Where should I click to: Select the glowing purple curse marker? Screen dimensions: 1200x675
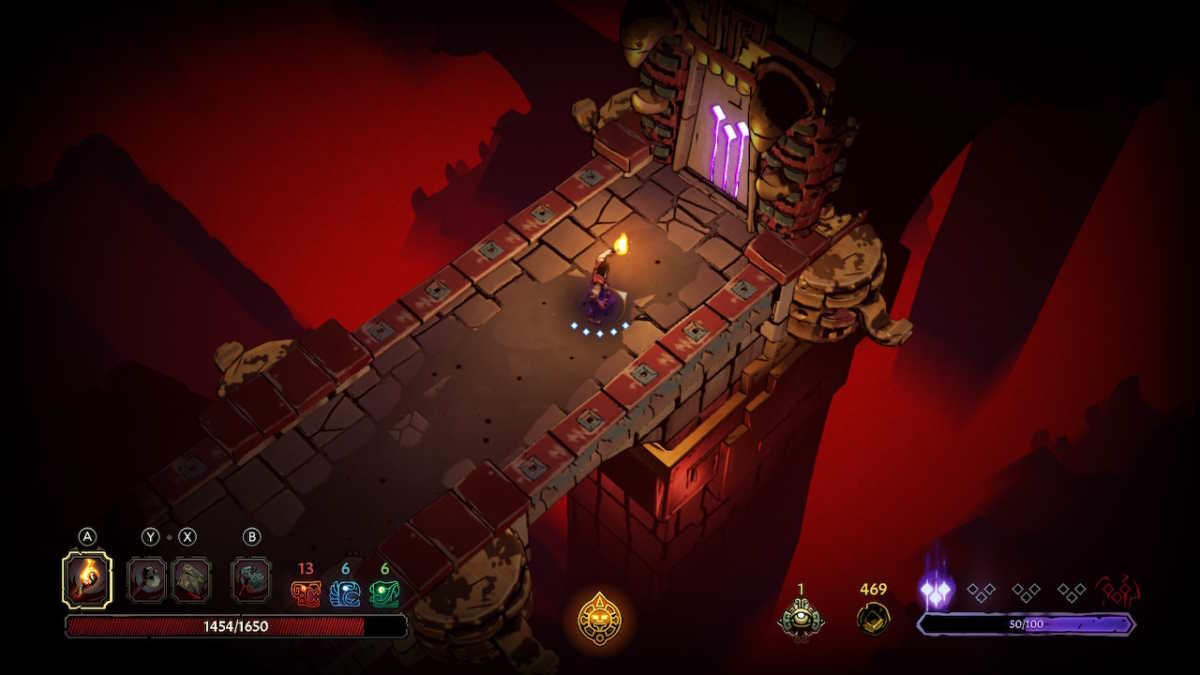[x=936, y=592]
